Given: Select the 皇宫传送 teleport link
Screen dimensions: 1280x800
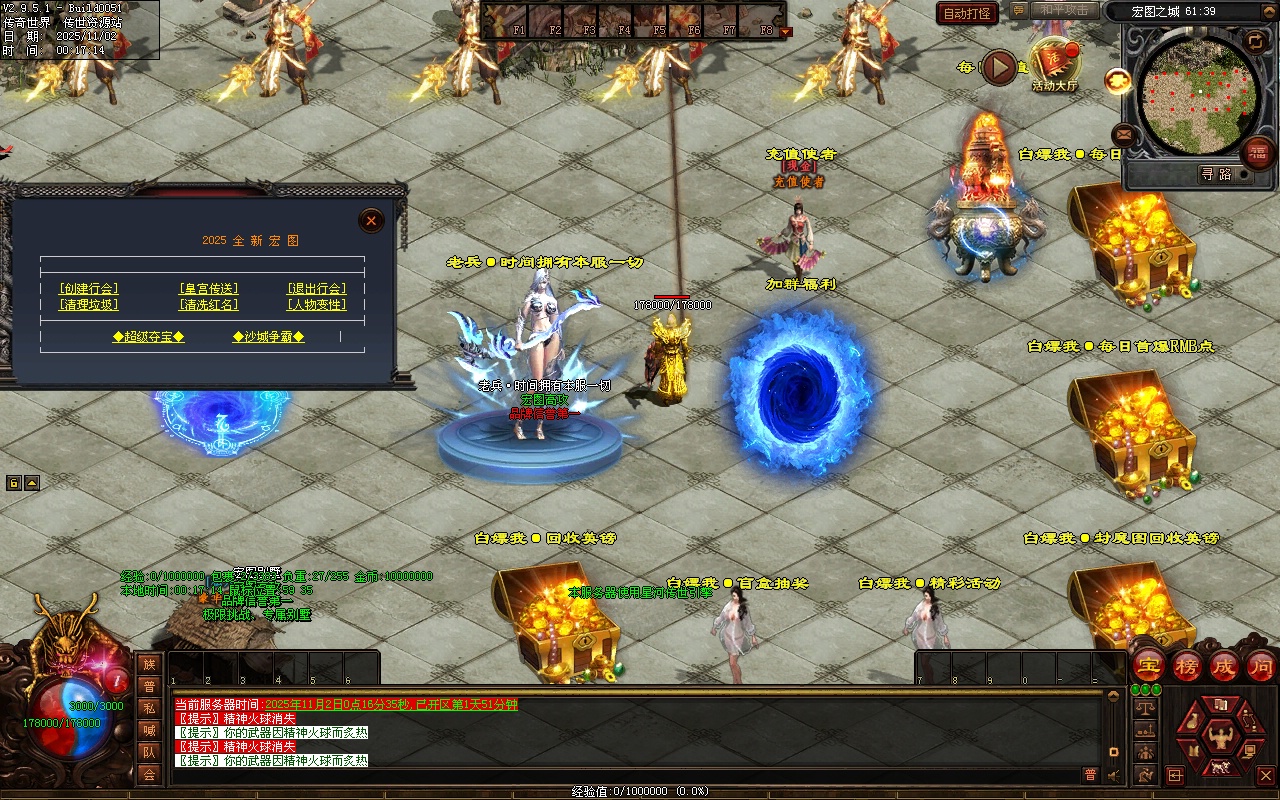Looking at the screenshot, I should [209, 289].
